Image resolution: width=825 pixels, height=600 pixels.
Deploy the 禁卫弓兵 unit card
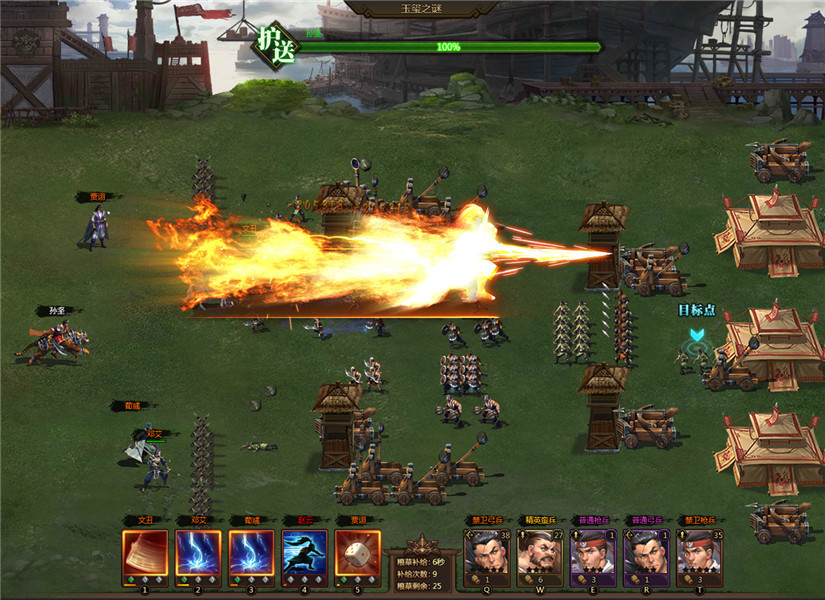486,554
